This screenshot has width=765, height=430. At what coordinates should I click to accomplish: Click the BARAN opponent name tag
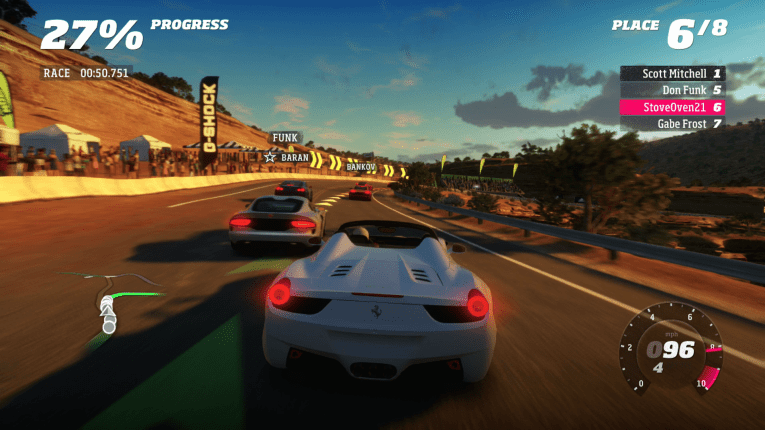[287, 157]
